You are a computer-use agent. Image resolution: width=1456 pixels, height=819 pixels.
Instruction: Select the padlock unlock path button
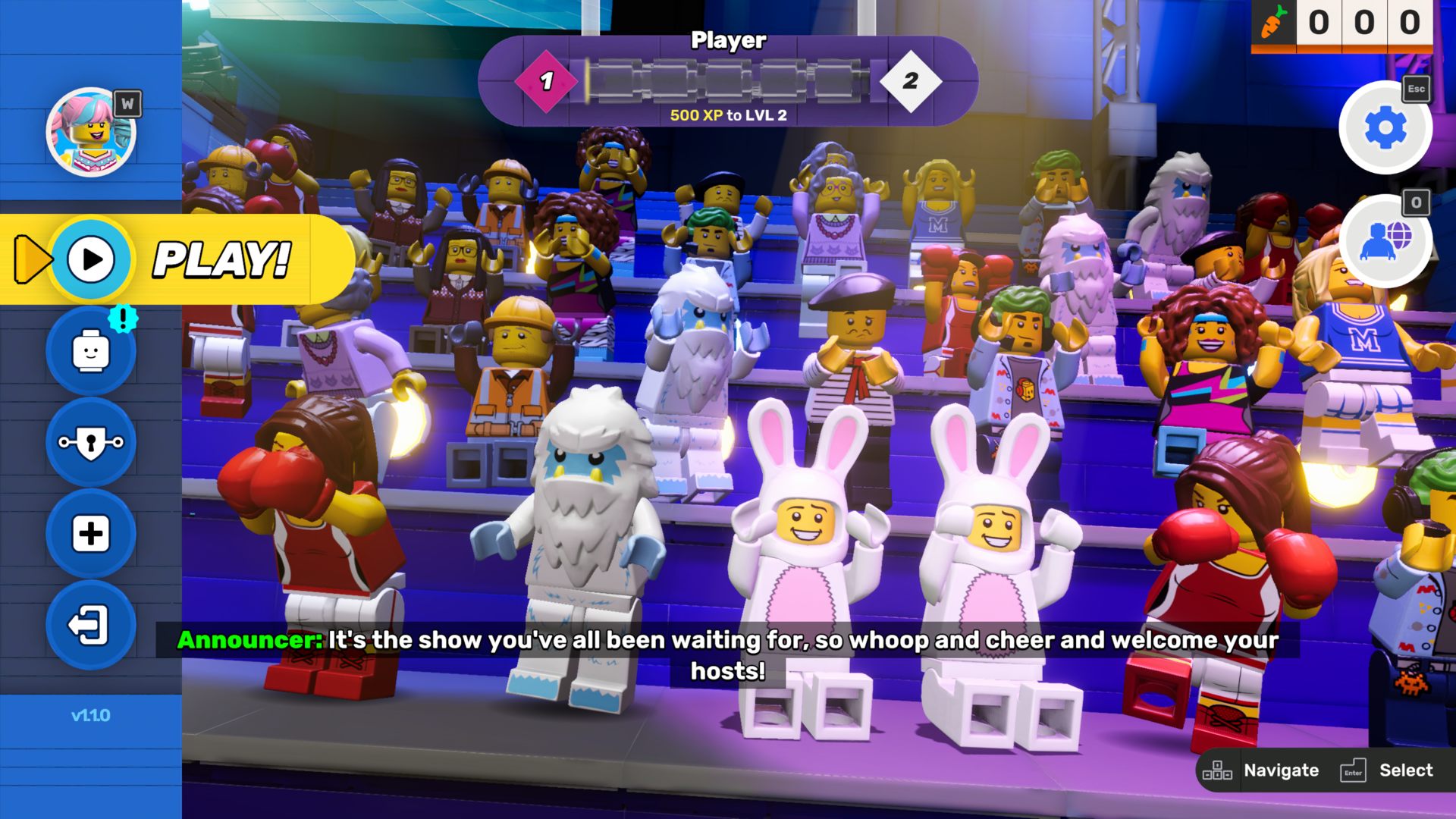click(91, 443)
